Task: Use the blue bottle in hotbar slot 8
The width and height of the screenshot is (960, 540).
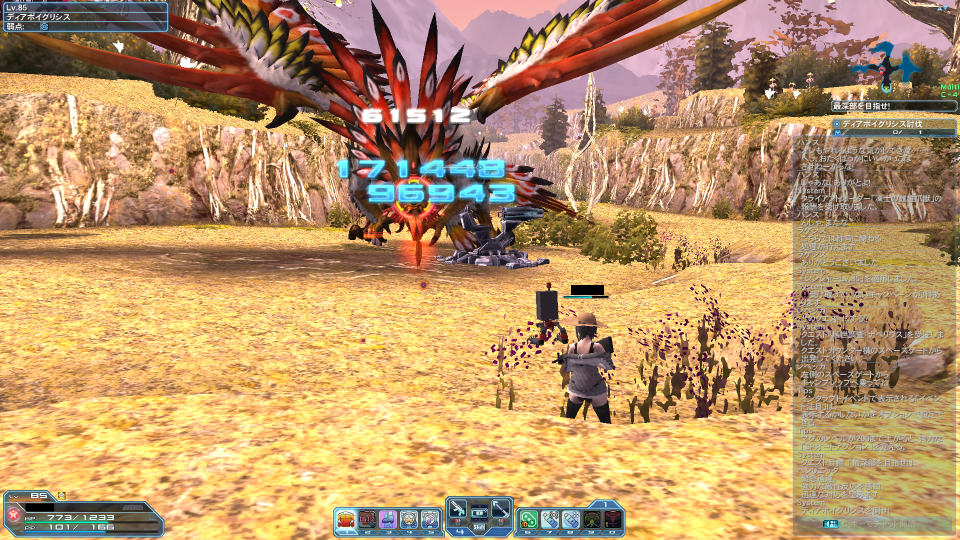Action: click(571, 519)
